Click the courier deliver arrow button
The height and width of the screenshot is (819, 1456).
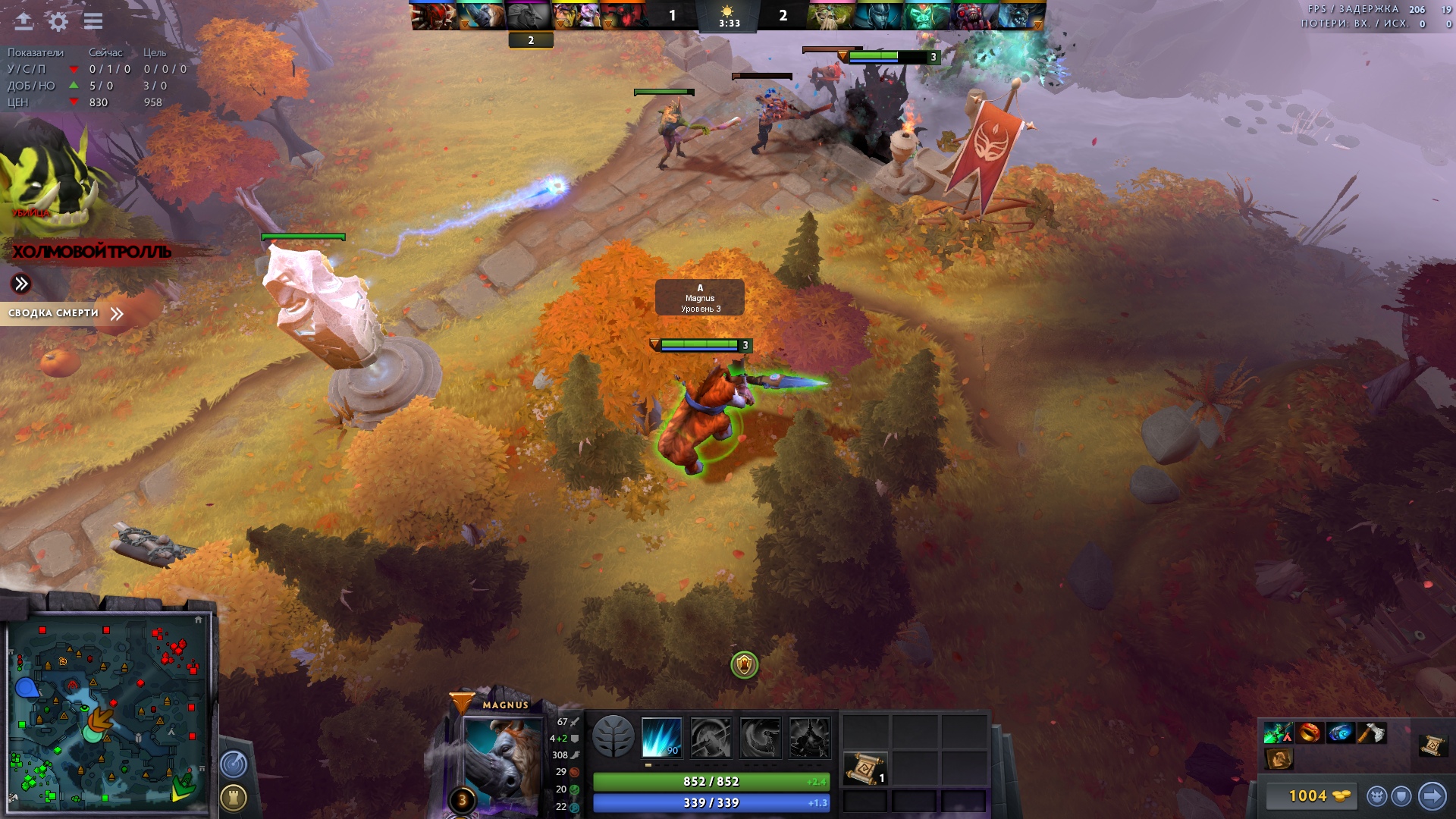click(x=1432, y=795)
